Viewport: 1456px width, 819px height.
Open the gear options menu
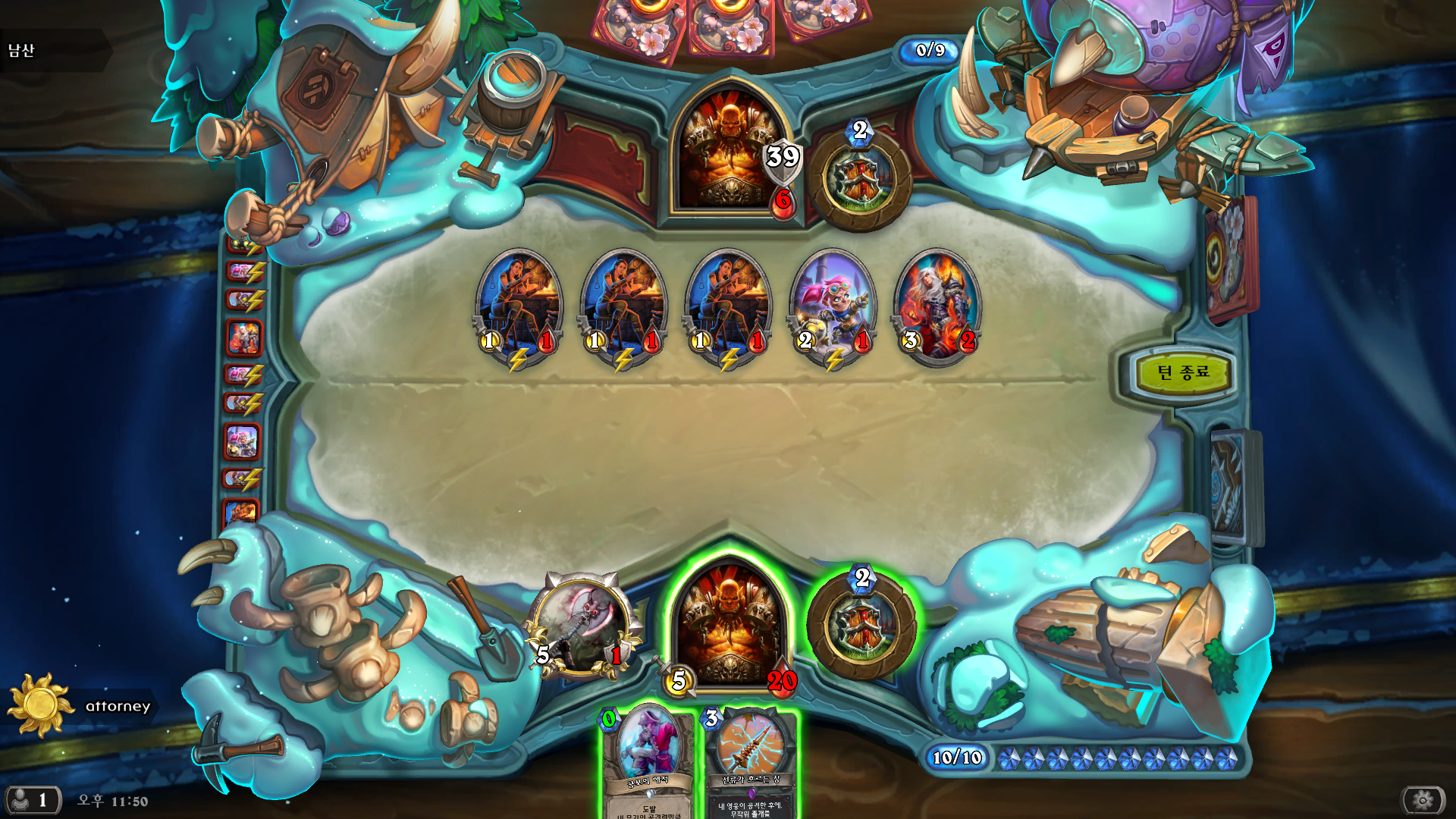click(x=1423, y=799)
